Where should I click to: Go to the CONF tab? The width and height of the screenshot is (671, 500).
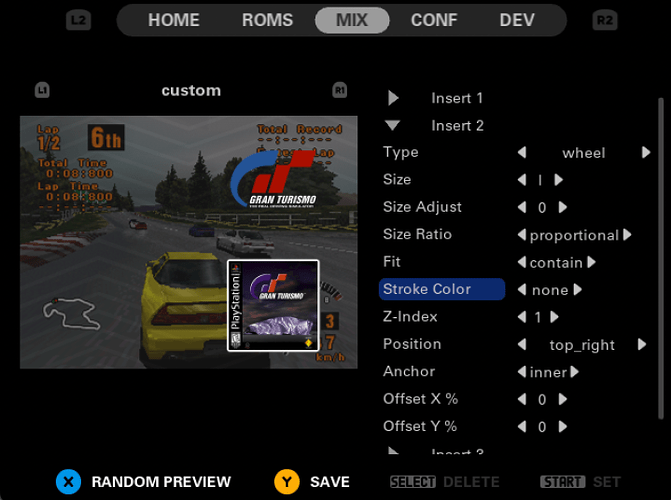[x=435, y=20]
